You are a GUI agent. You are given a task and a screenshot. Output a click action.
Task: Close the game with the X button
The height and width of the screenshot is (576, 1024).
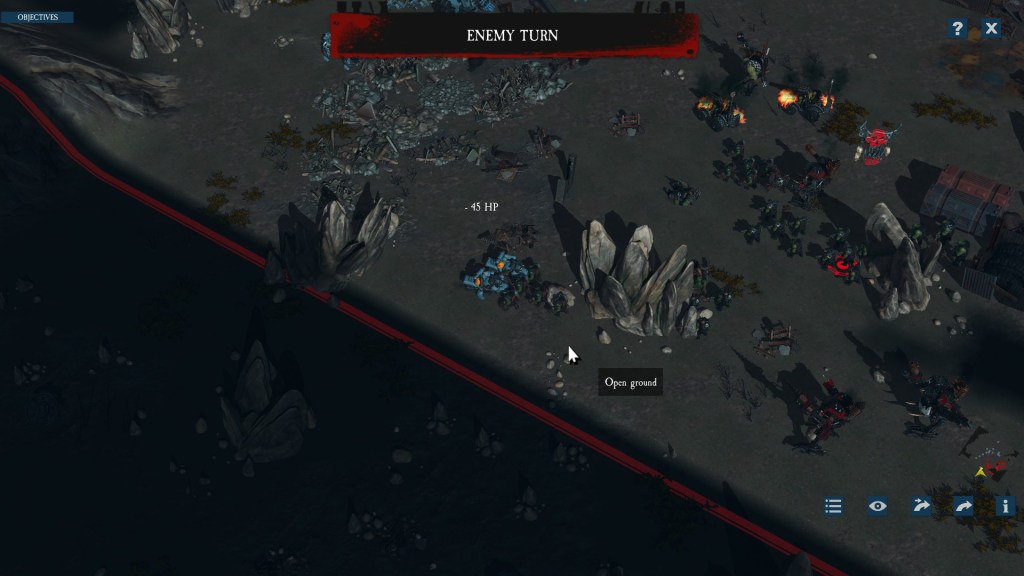point(991,28)
